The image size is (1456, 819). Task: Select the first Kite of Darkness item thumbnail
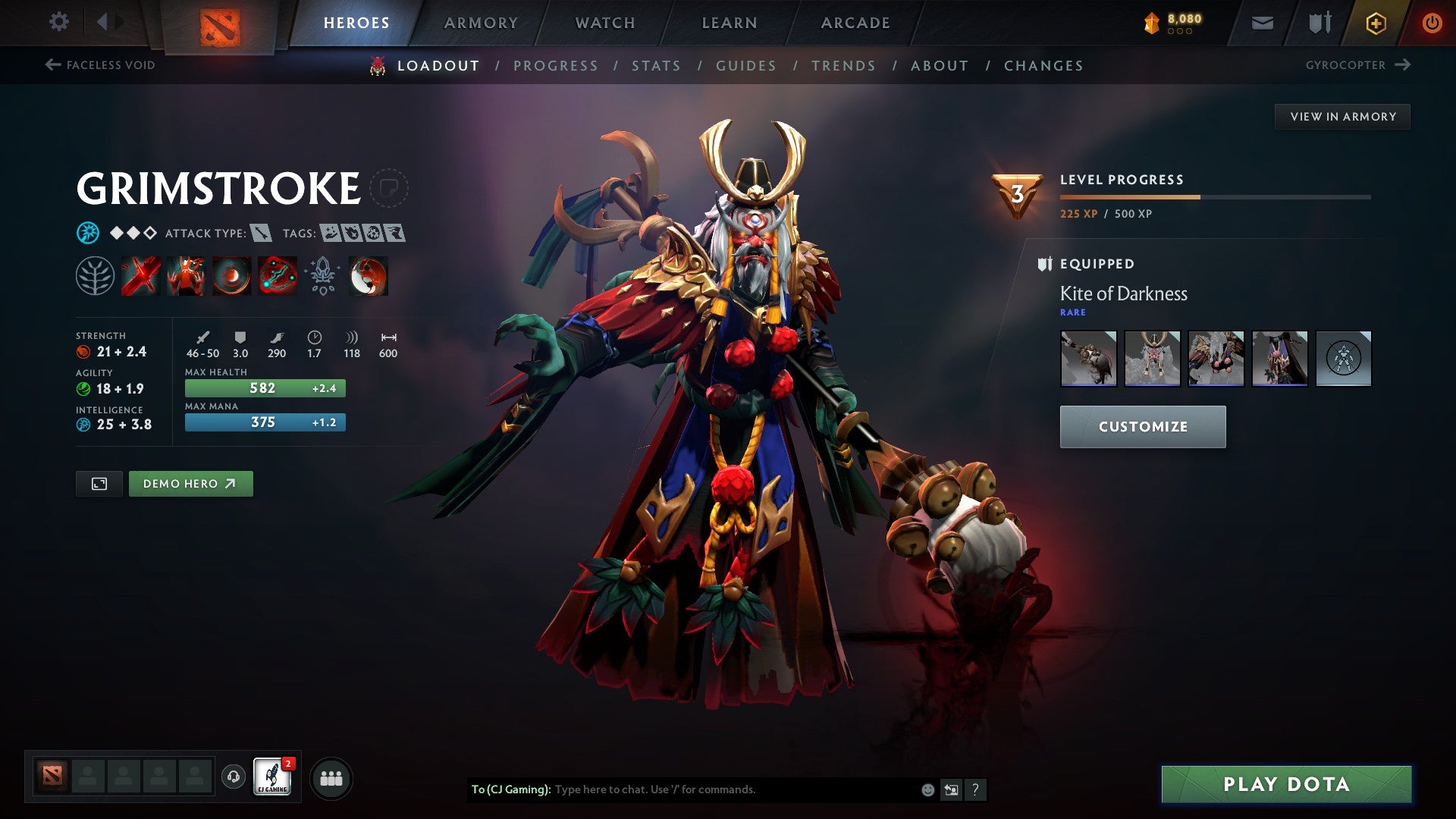pos(1088,359)
